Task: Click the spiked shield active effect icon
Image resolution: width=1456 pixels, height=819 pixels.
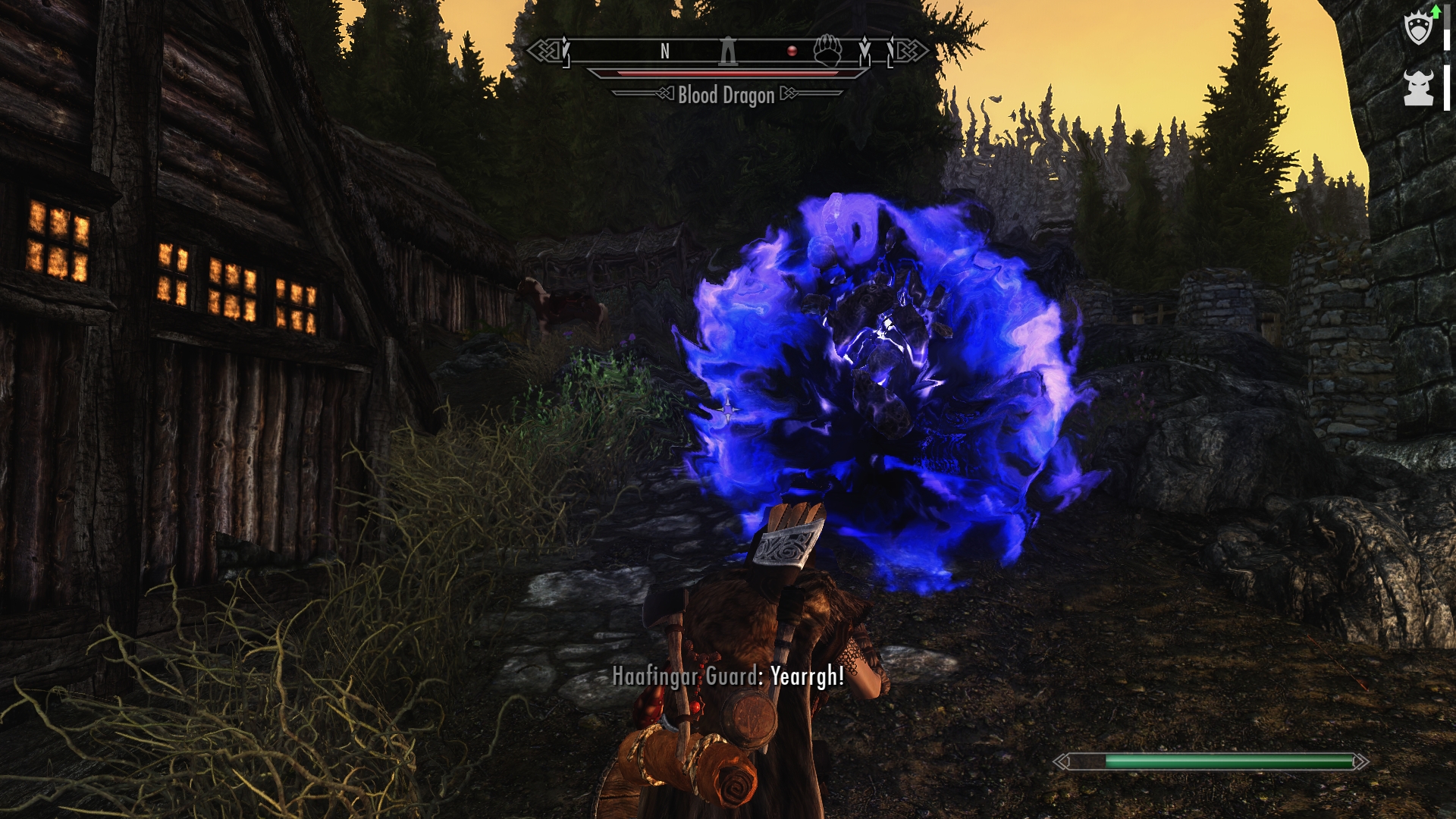Action: [x=1418, y=30]
